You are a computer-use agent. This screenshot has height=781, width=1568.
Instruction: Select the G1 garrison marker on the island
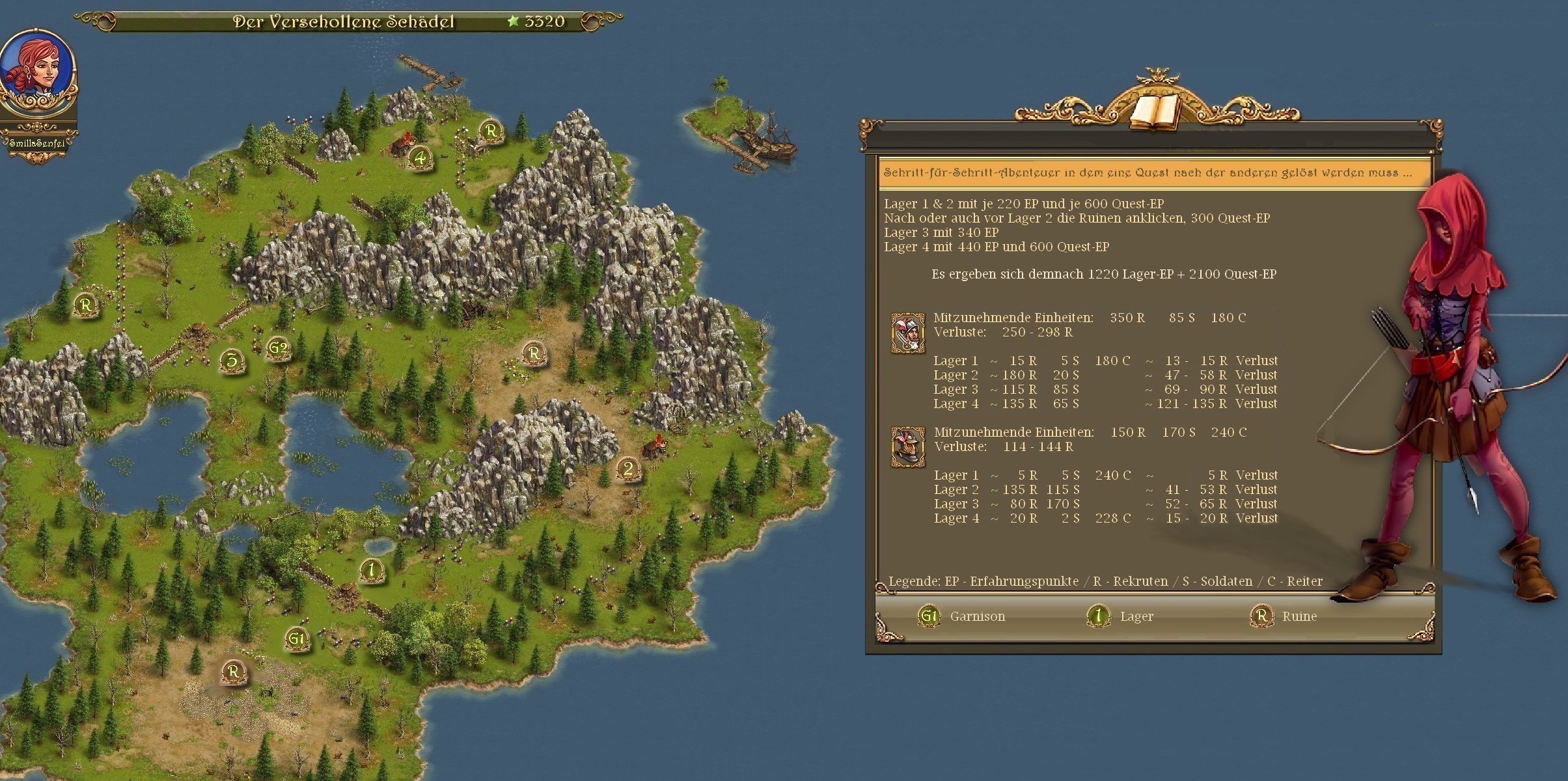[296, 638]
